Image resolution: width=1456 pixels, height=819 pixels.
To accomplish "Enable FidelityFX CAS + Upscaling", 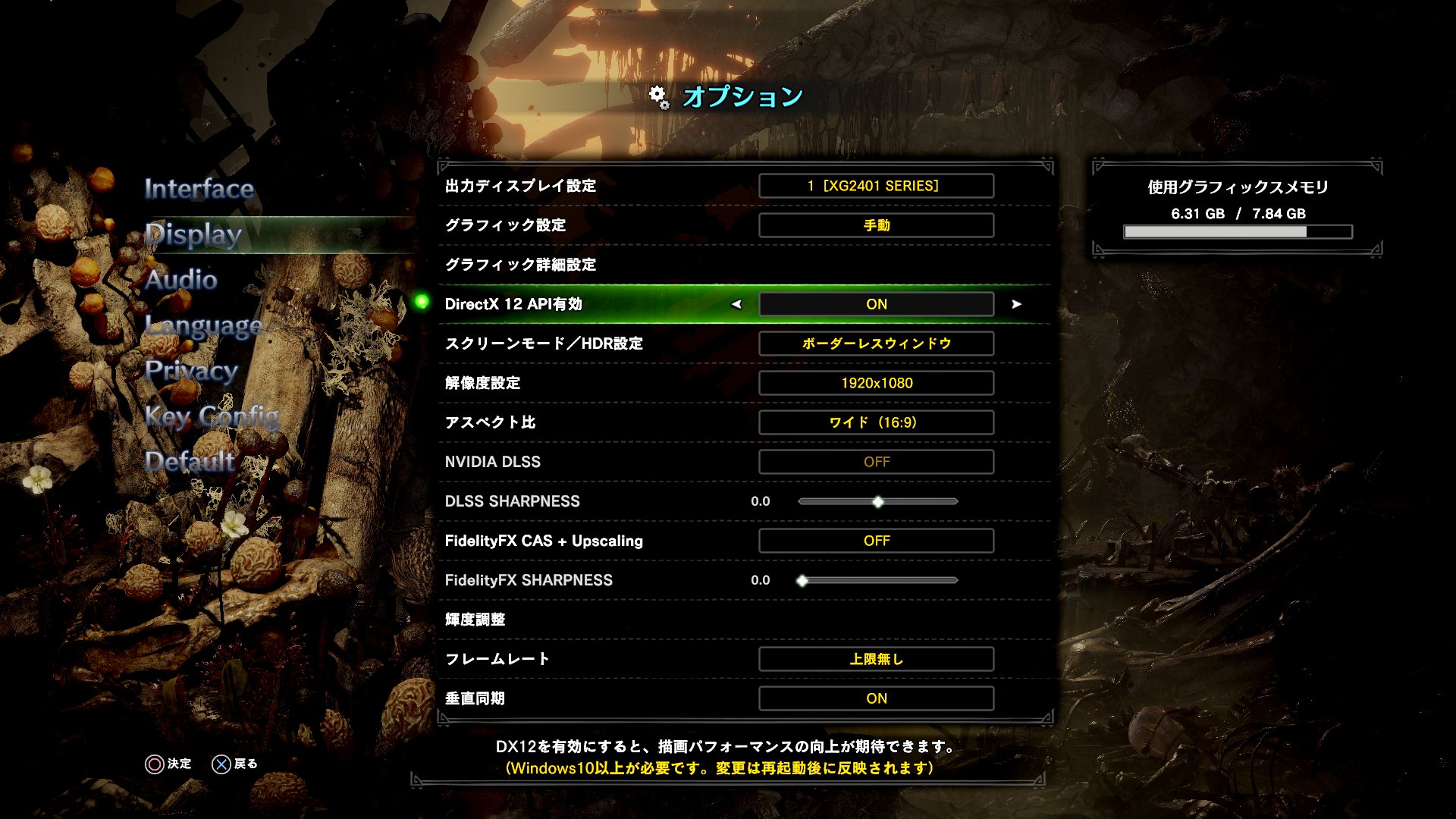I will coord(876,541).
